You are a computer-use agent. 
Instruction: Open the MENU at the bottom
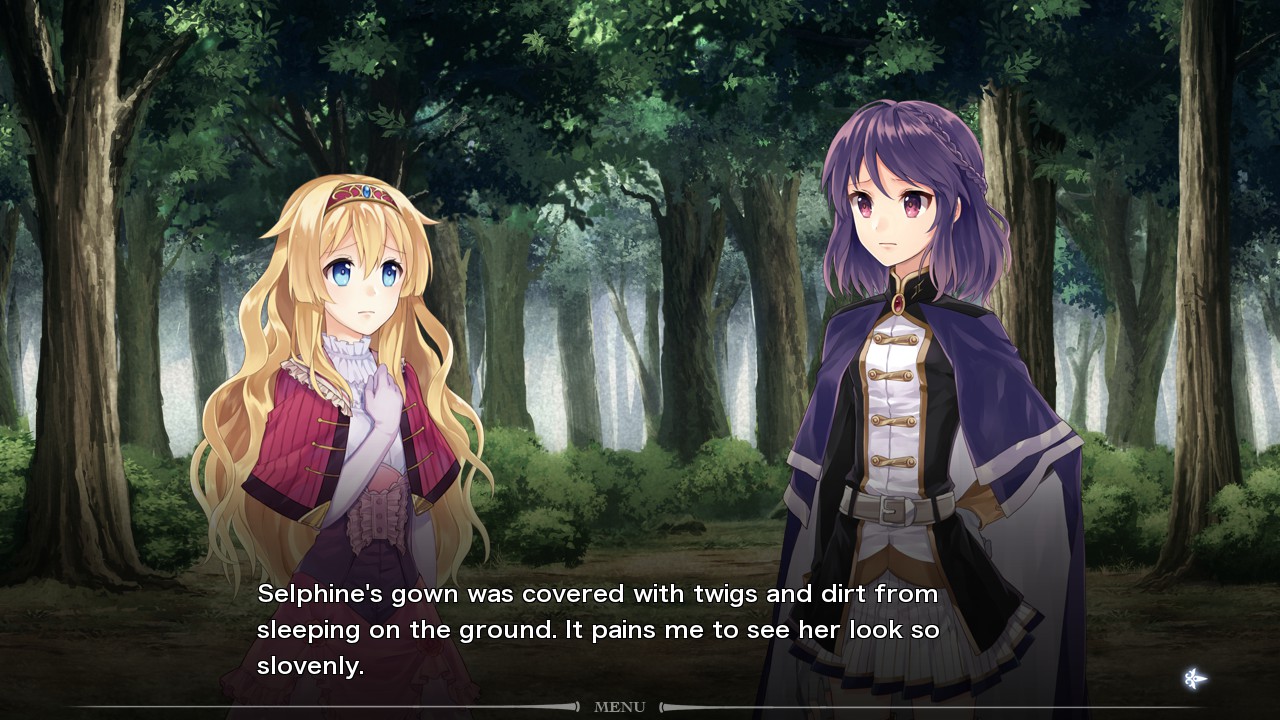pyautogui.click(x=619, y=707)
